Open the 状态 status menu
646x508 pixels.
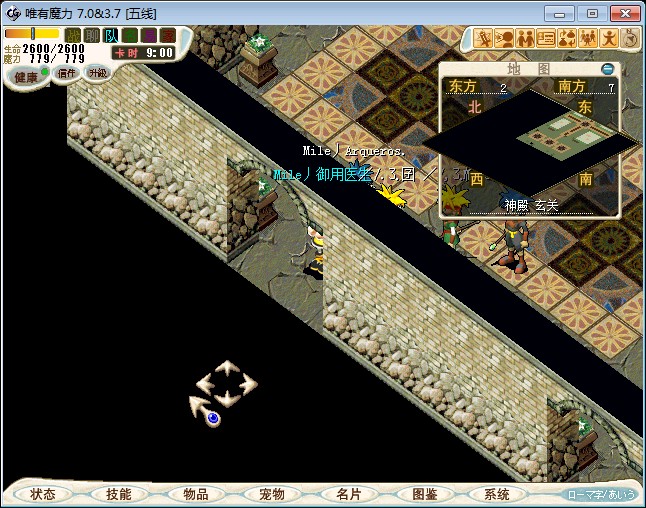[43, 494]
